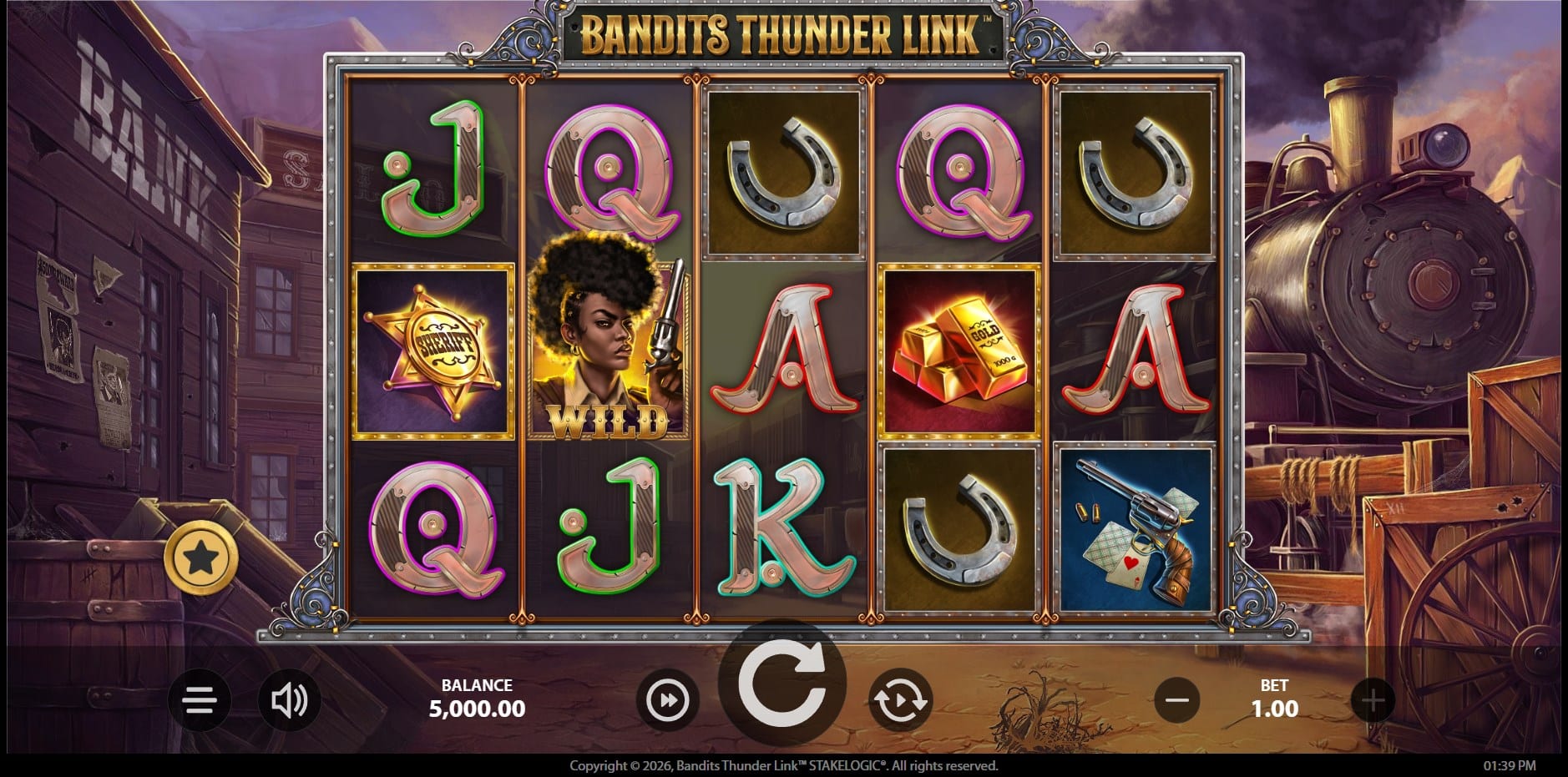This screenshot has height=777, width=1568.
Task: Click the gold star bonus button
Action: (x=200, y=558)
